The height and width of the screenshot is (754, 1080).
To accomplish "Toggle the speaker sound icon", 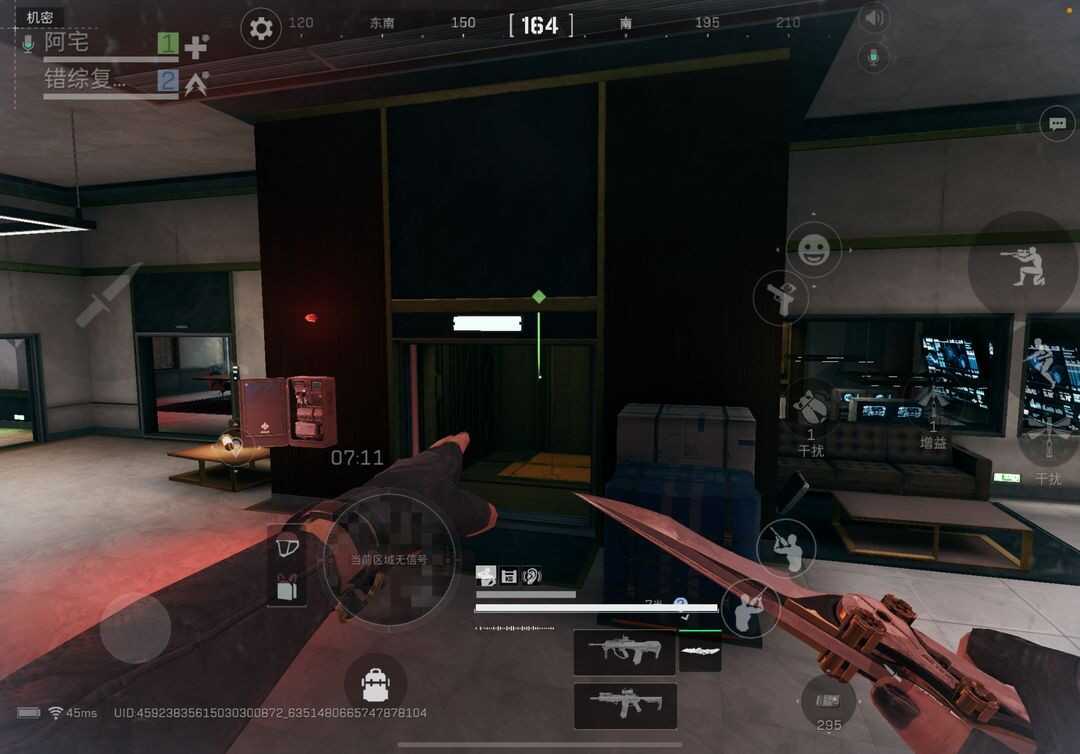I will click(x=874, y=18).
